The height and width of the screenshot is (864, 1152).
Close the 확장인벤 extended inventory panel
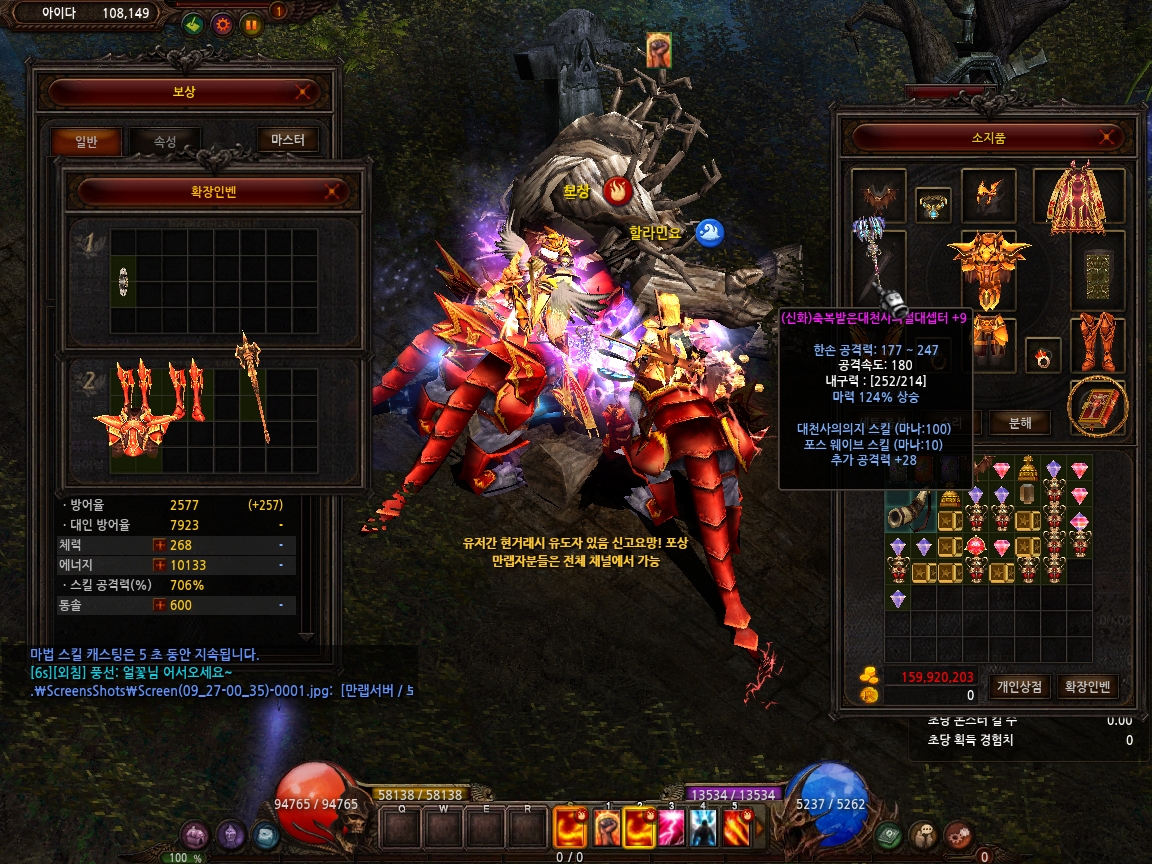(334, 191)
